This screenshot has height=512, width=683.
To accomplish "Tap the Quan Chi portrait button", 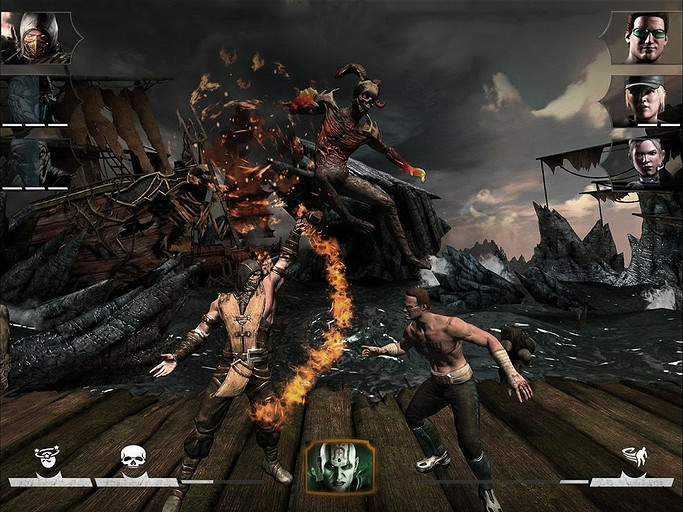I will (x=339, y=467).
